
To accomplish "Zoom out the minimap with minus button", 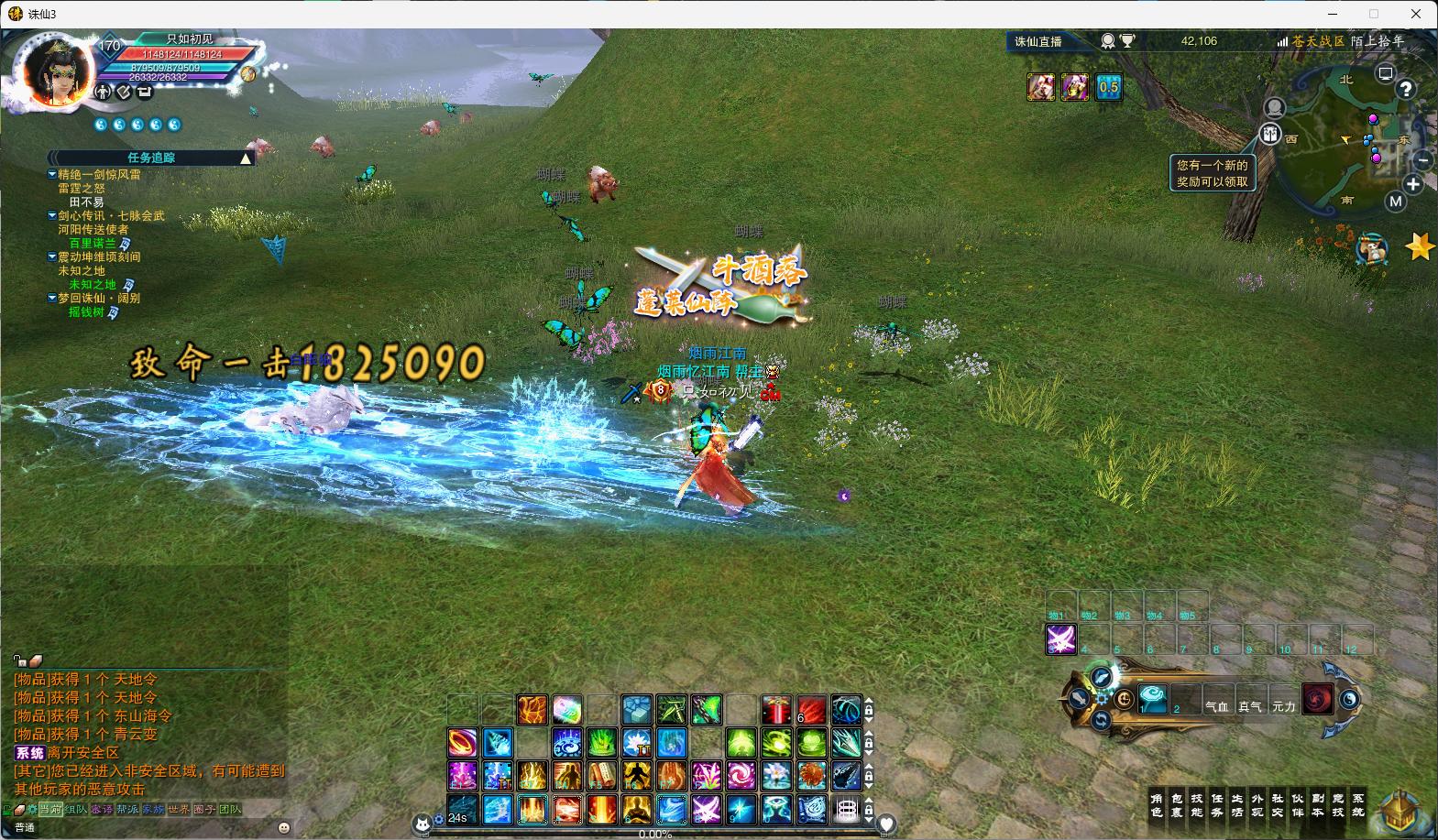I will point(1422,159).
